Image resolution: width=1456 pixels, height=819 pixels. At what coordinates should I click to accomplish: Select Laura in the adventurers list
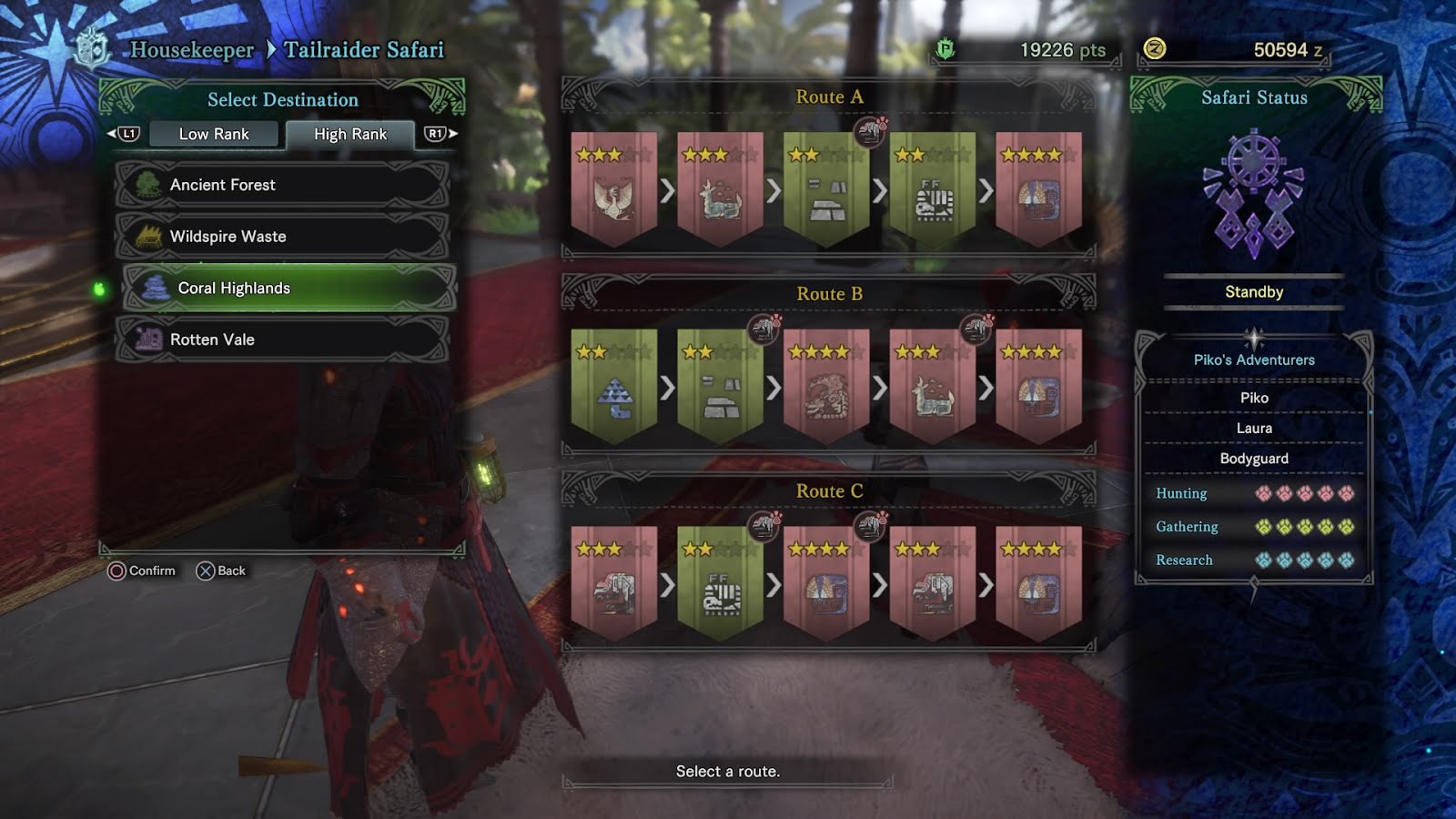pyautogui.click(x=1254, y=429)
